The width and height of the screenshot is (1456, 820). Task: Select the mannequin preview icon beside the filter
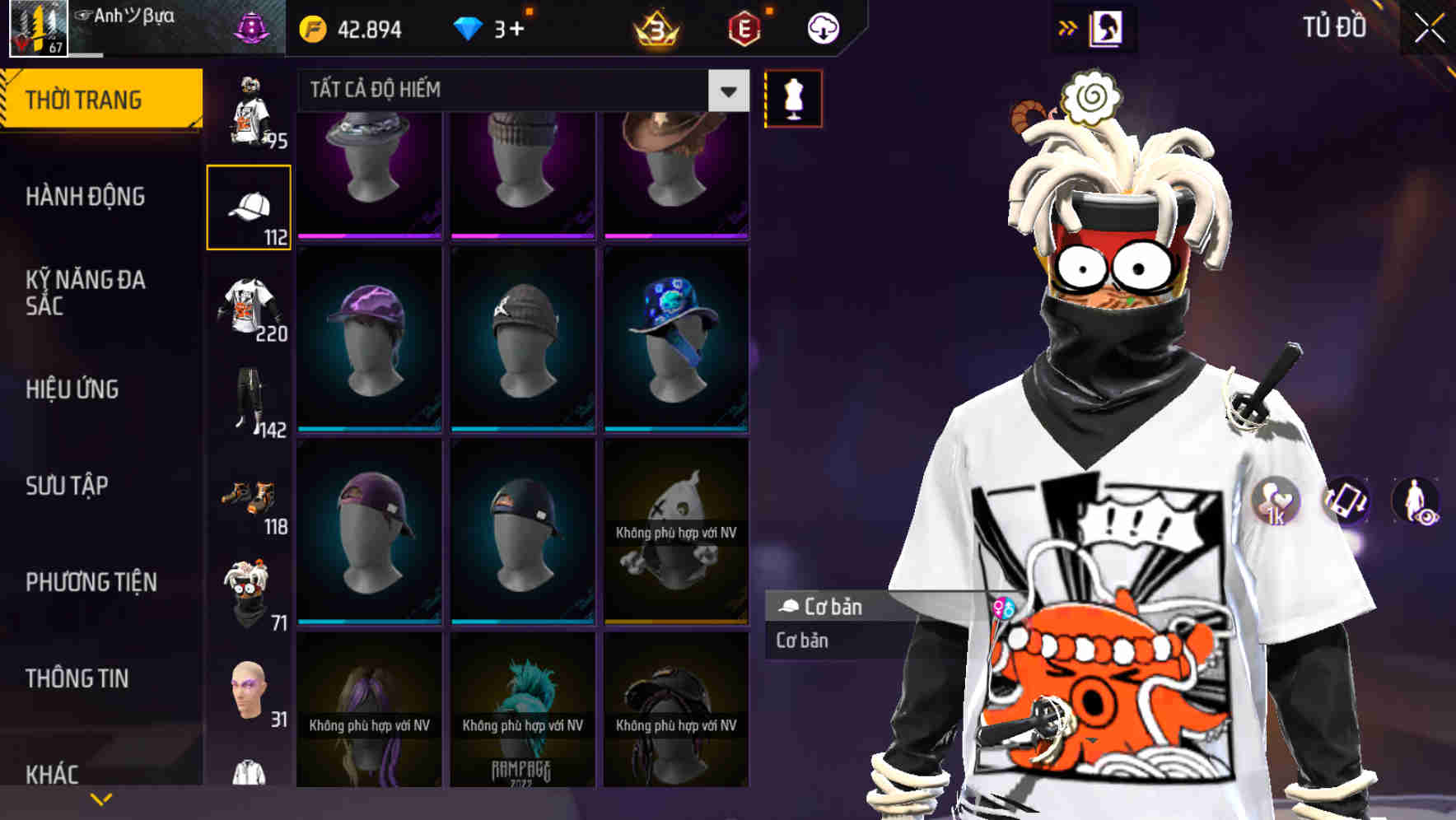tap(791, 99)
